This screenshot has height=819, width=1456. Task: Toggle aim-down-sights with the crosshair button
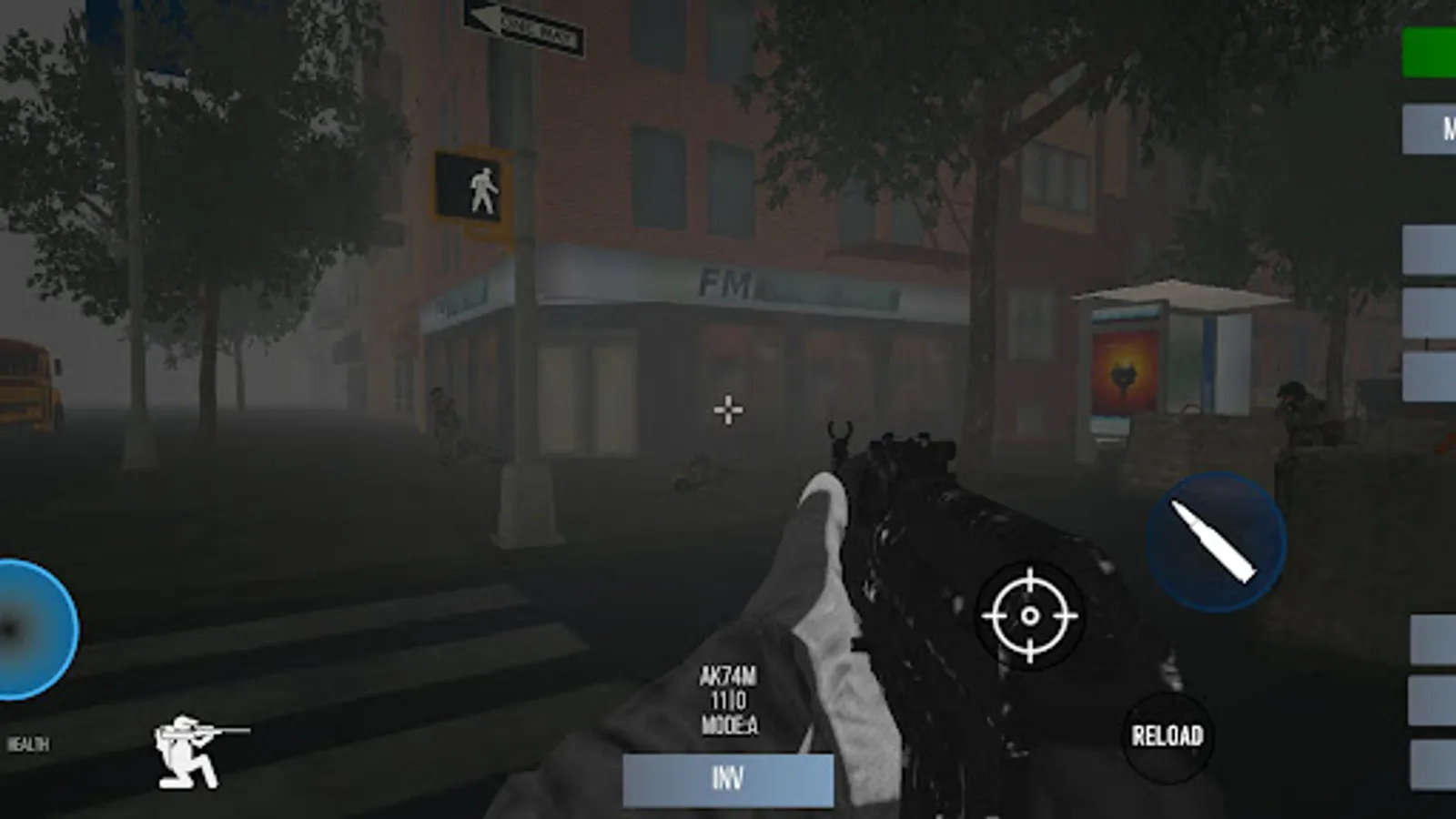pos(1031,615)
